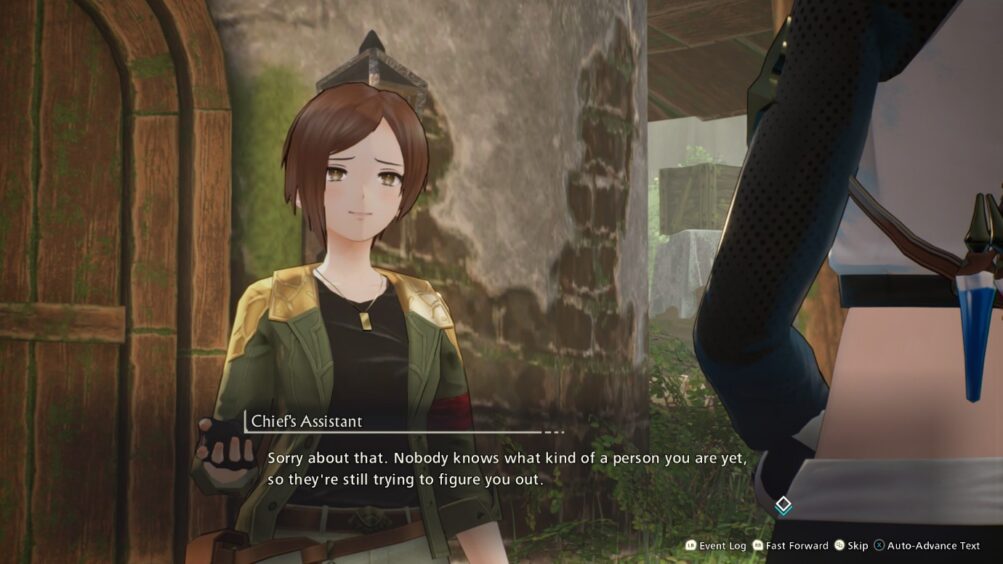Click the diamond dialogue advance indicator
The image size is (1003, 564).
pos(784,505)
